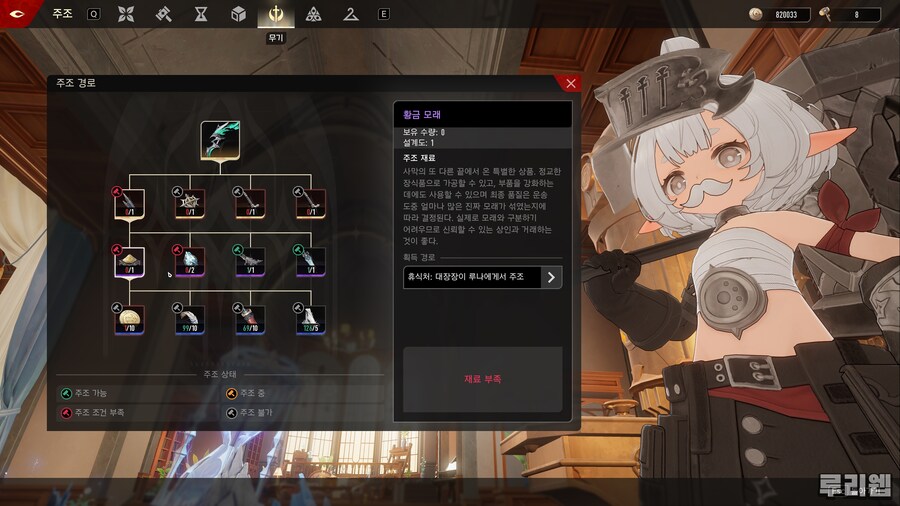Click the 재료 부족 forge button
Image resolution: width=900 pixels, height=506 pixels.
tap(483, 380)
